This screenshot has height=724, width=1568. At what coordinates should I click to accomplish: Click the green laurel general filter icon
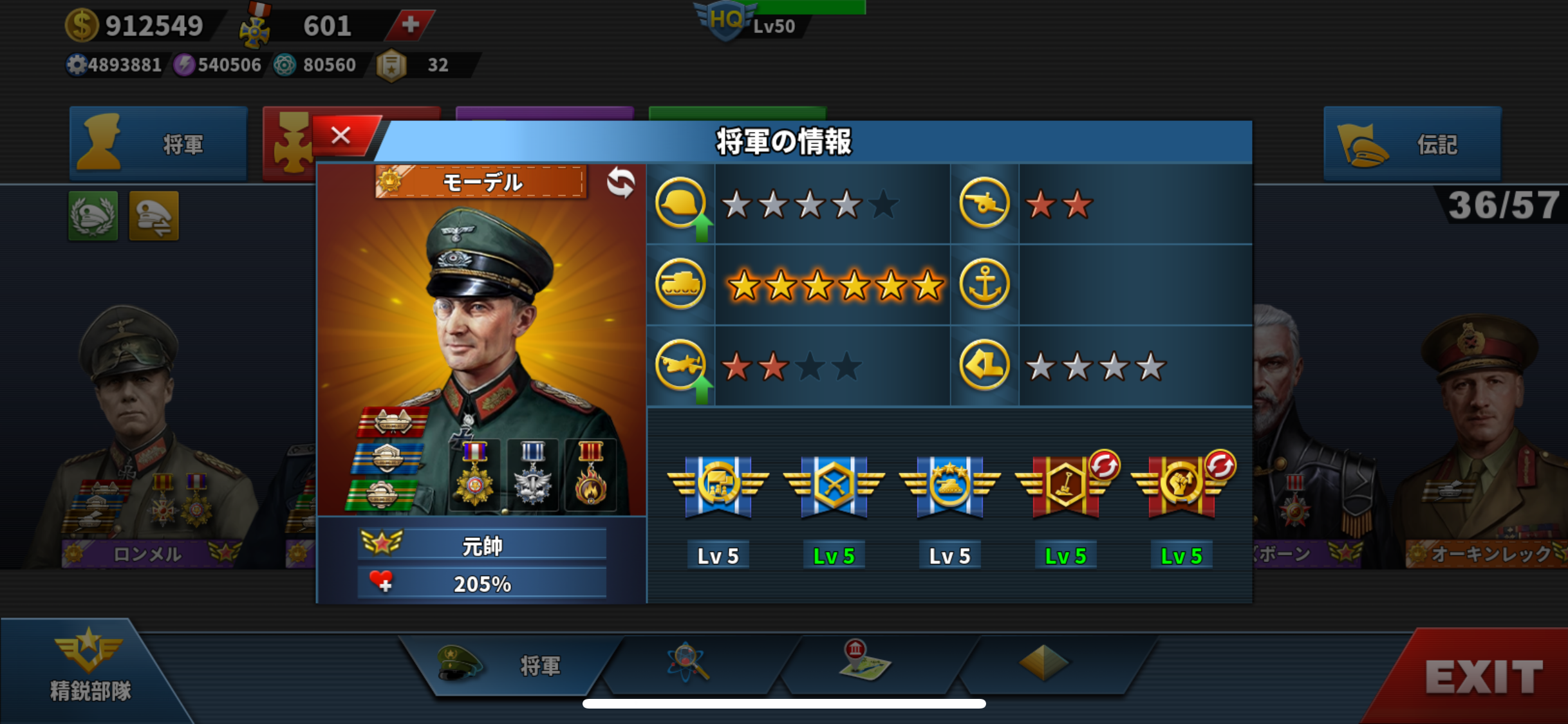[x=93, y=216]
